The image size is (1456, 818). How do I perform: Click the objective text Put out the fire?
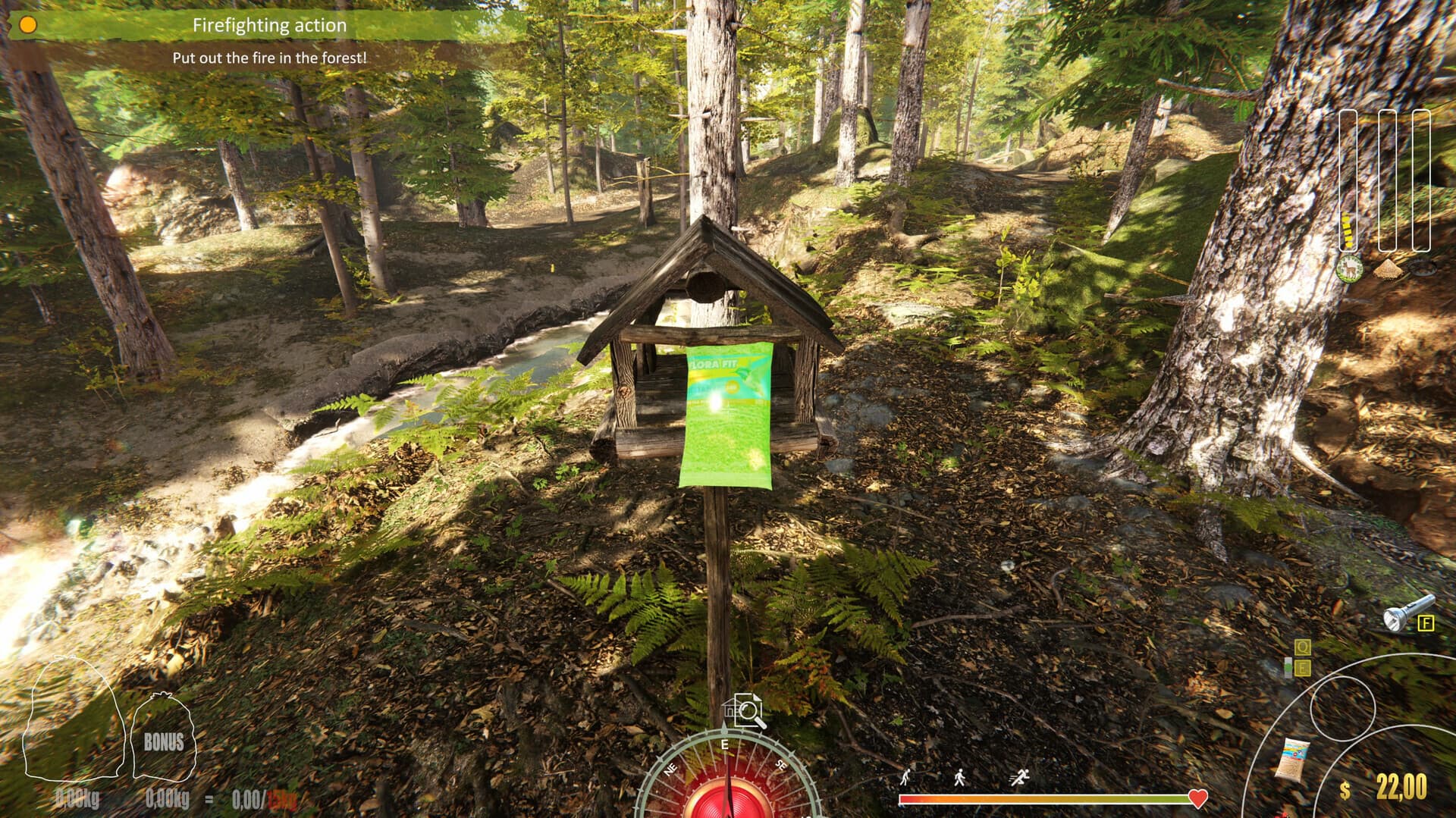click(x=270, y=56)
